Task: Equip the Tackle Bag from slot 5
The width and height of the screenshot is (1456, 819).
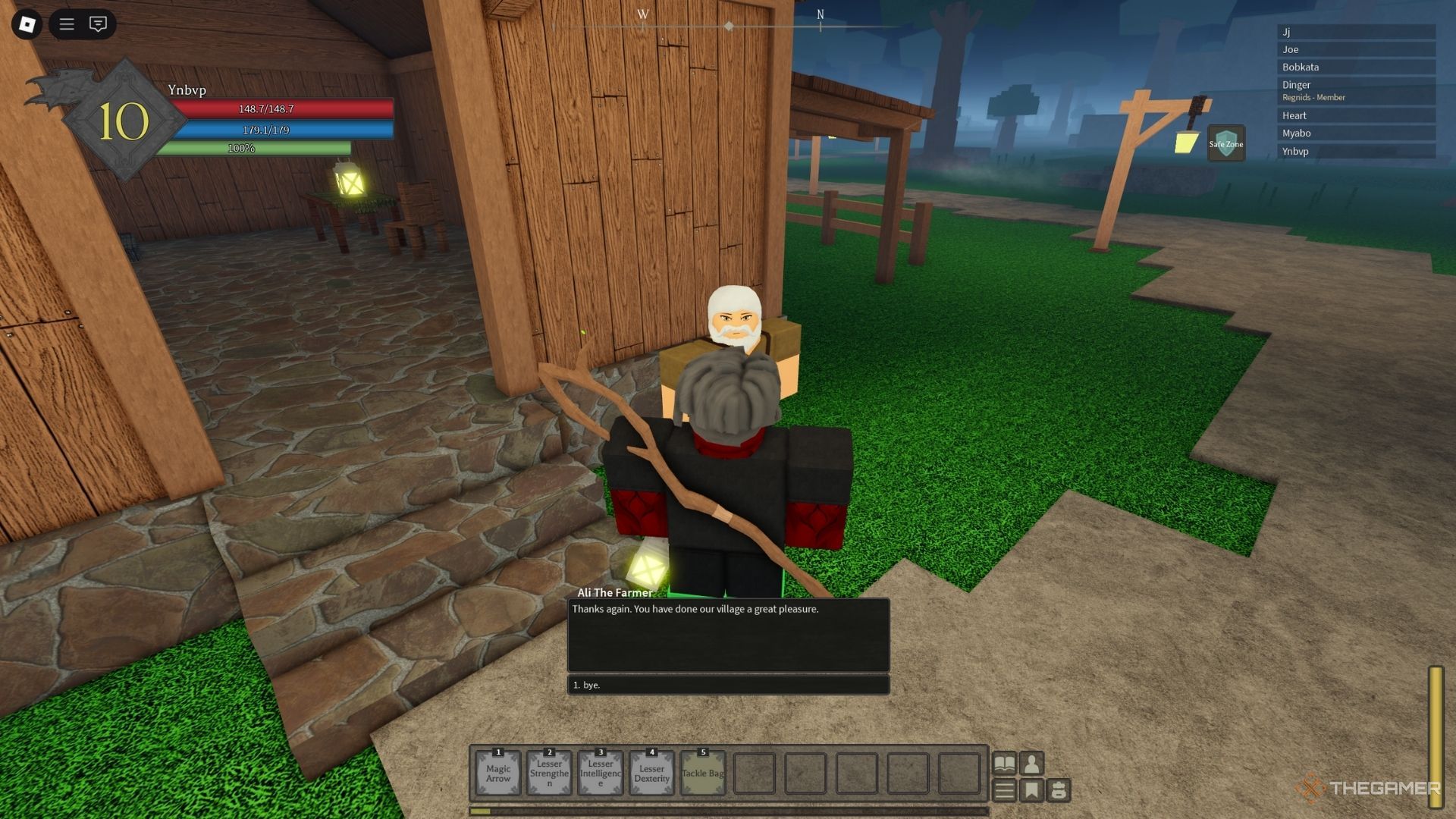Action: point(703,771)
